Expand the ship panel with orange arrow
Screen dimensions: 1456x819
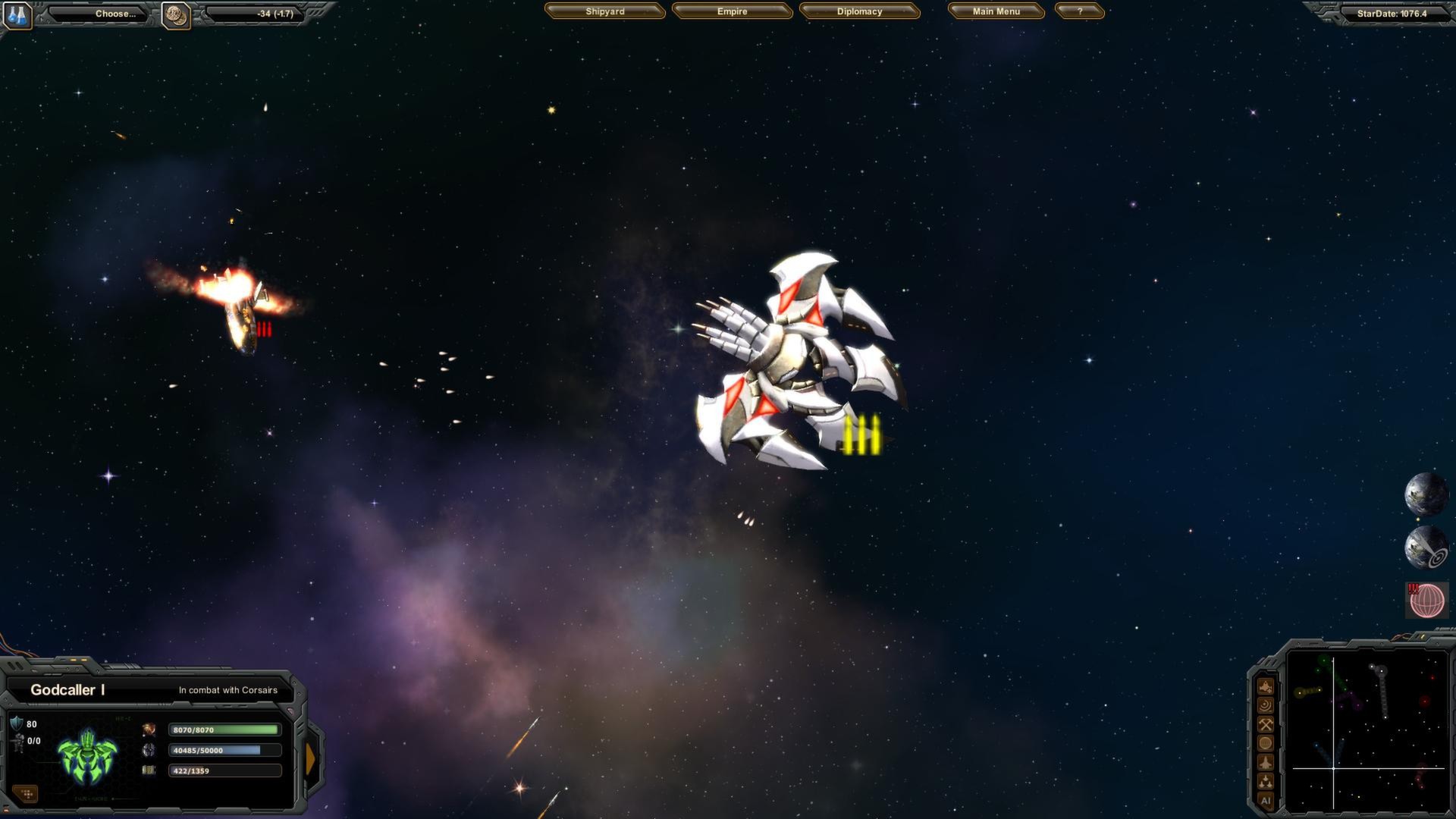click(312, 758)
